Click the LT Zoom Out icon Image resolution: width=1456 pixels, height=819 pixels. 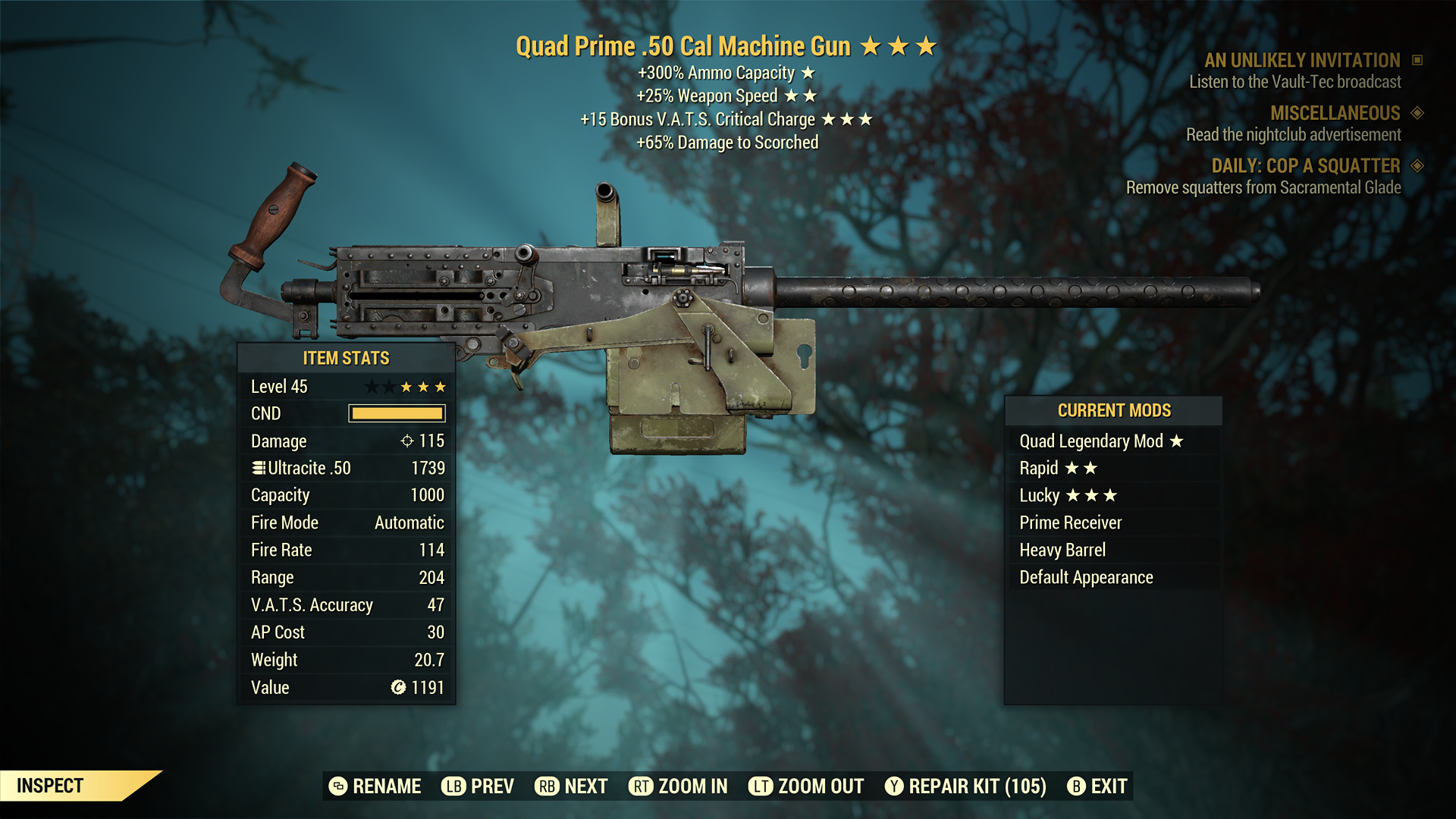pos(761,786)
